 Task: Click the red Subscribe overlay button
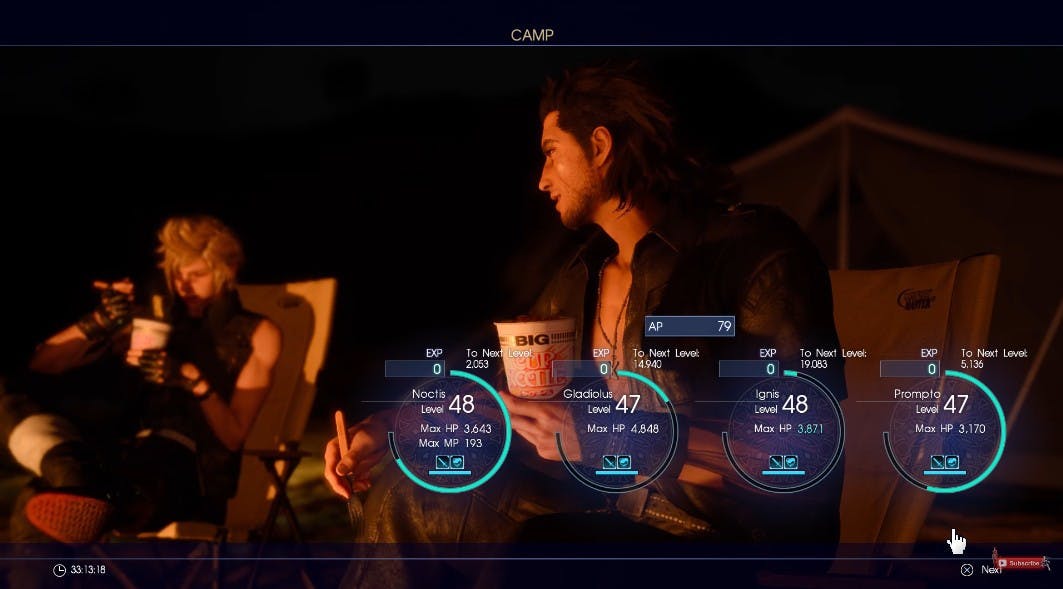click(x=1022, y=563)
